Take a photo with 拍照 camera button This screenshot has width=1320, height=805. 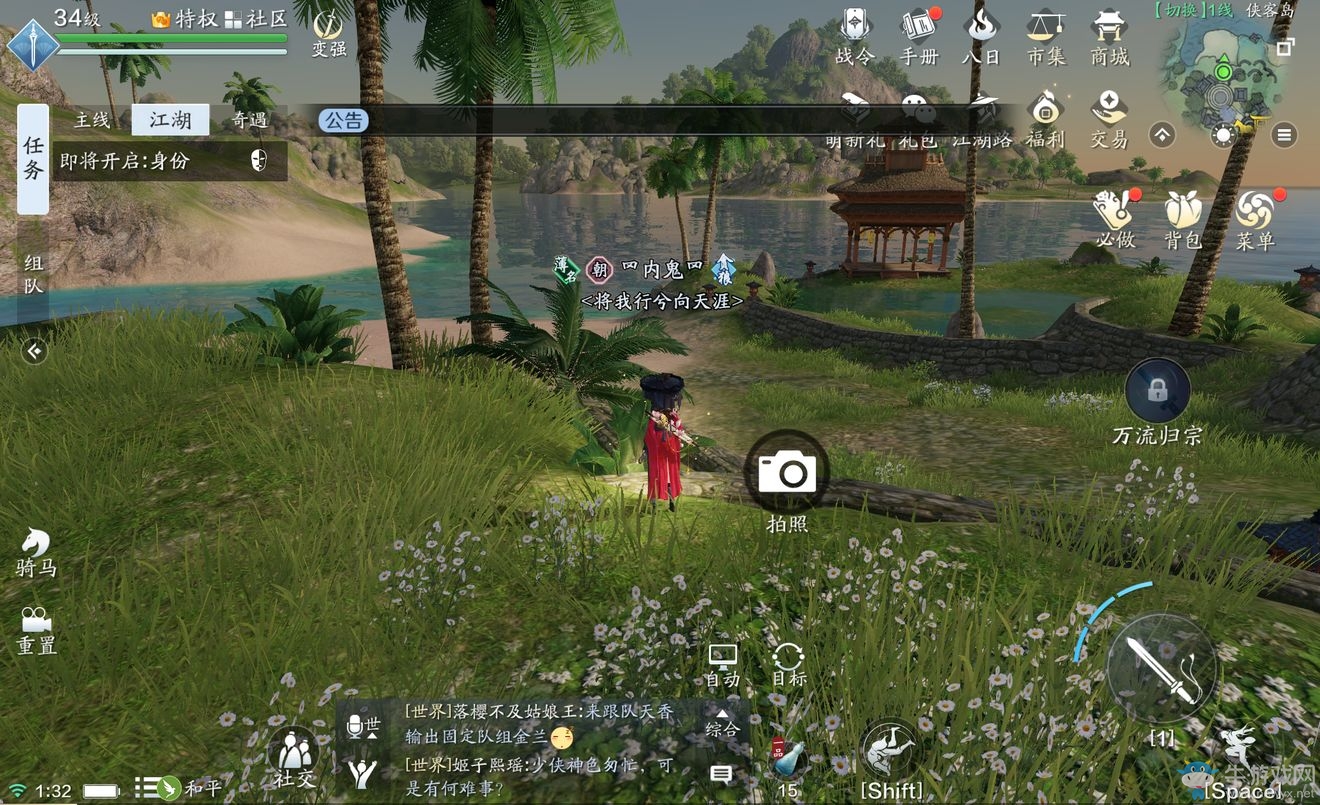[x=786, y=472]
